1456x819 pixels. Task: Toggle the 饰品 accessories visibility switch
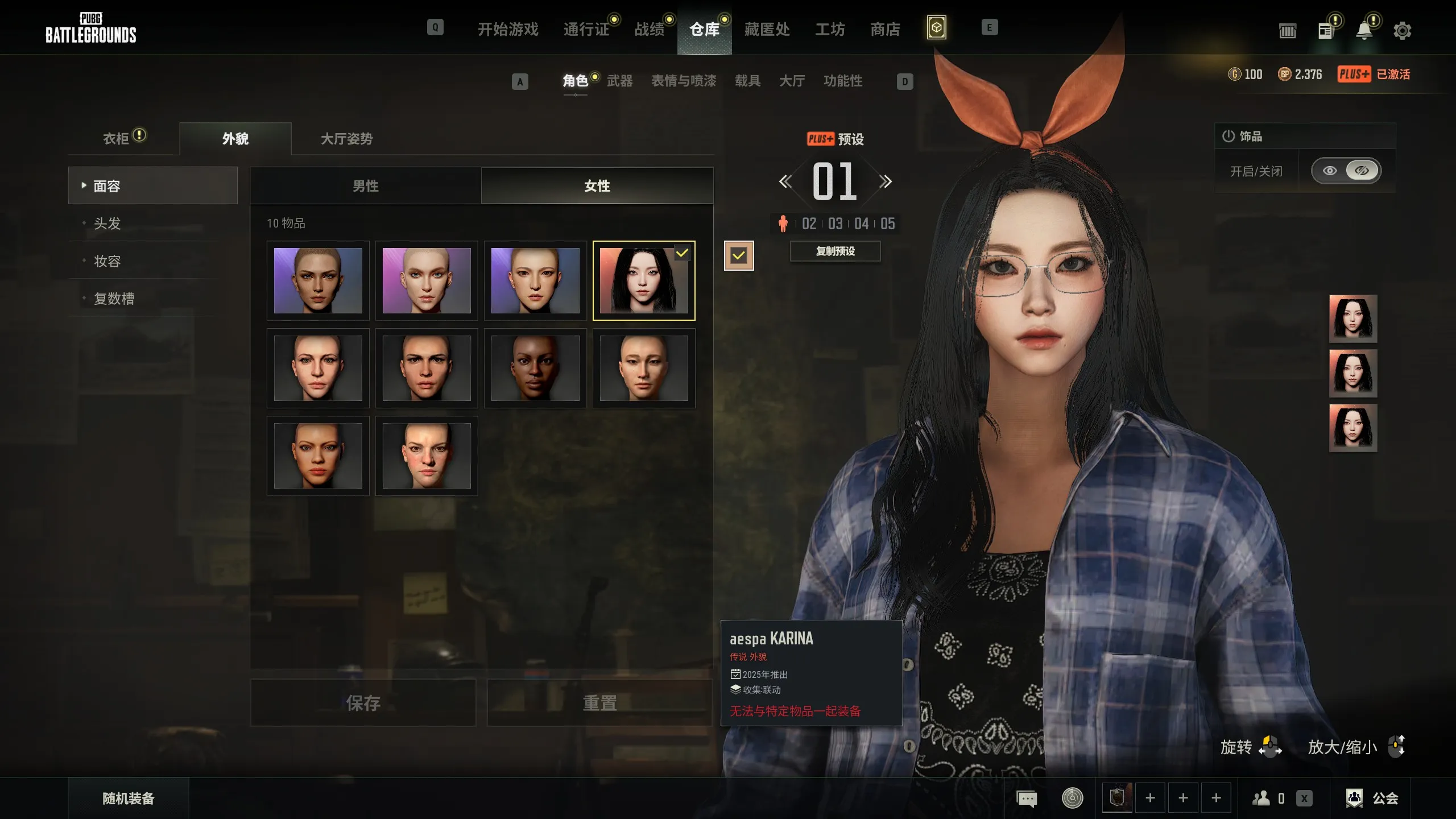pyautogui.click(x=1346, y=171)
